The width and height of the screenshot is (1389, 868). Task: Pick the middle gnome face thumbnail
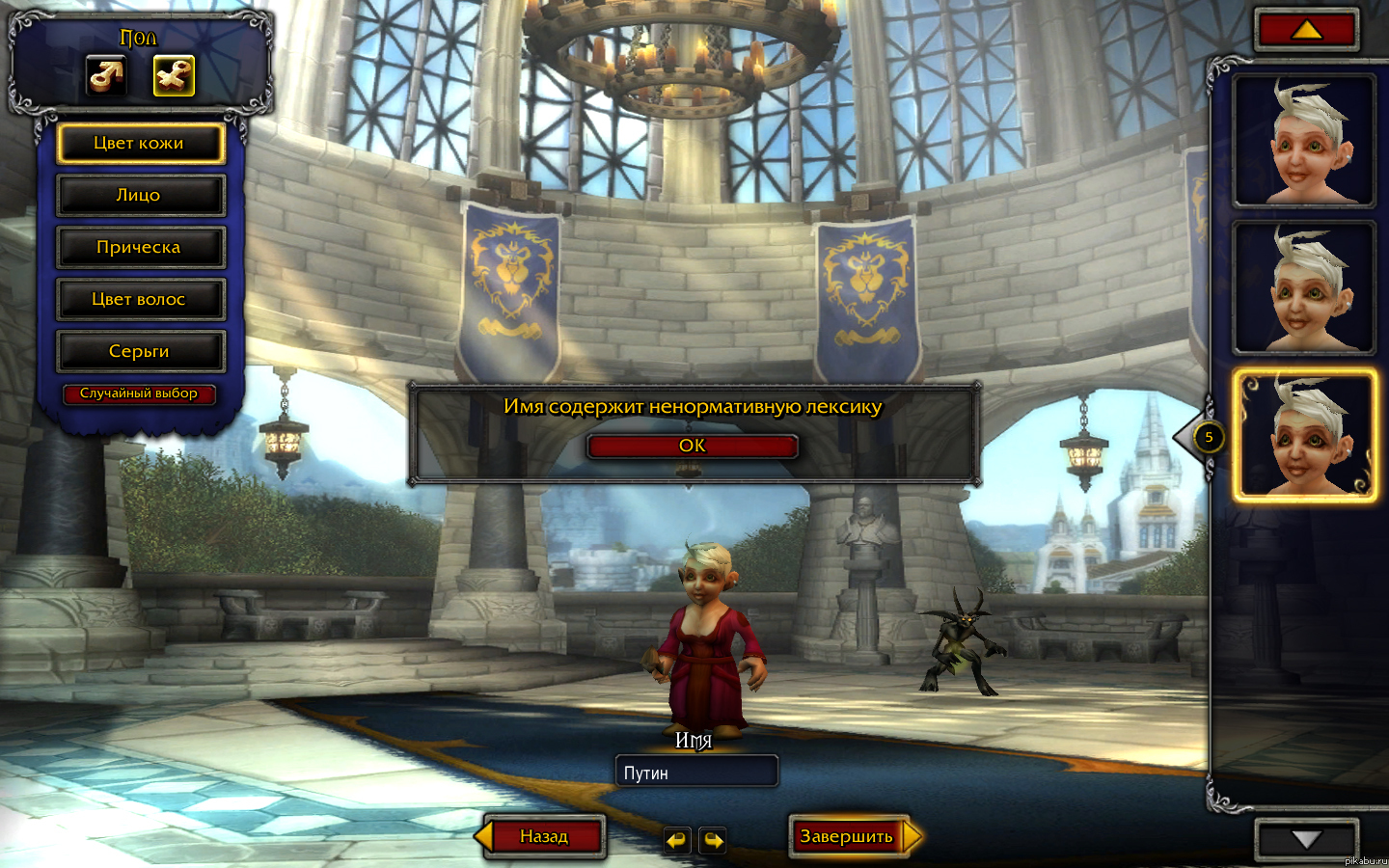click(1304, 287)
